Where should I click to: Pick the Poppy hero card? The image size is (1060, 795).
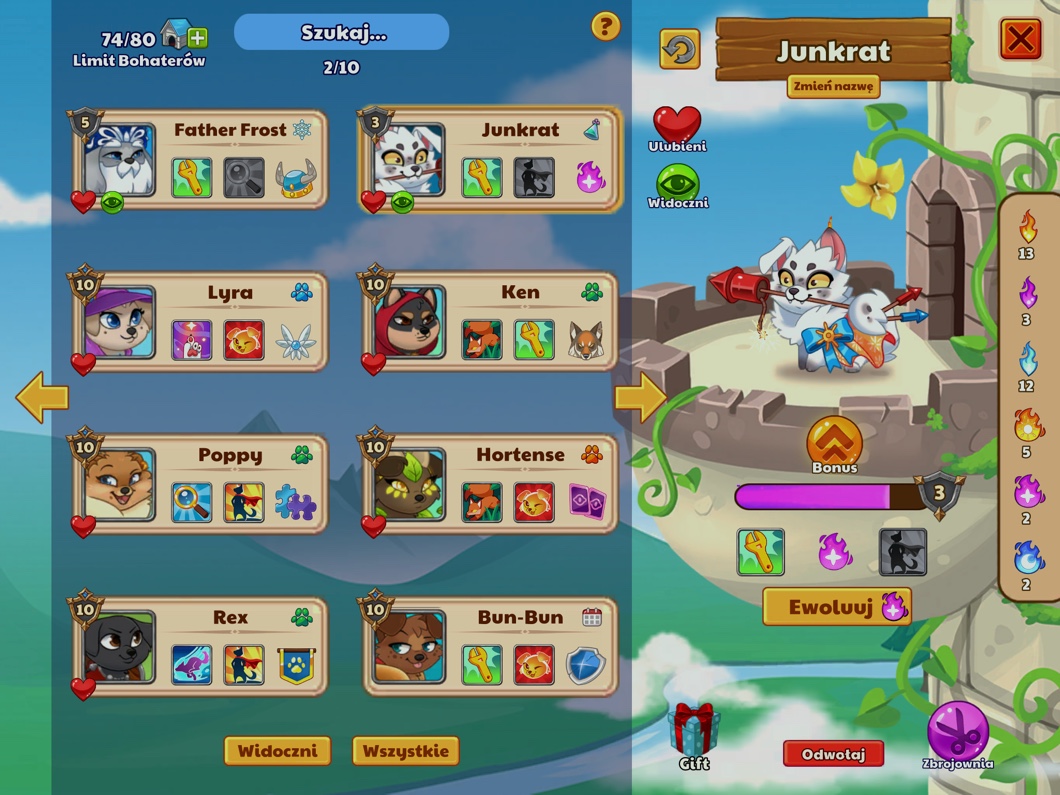[x=201, y=485]
